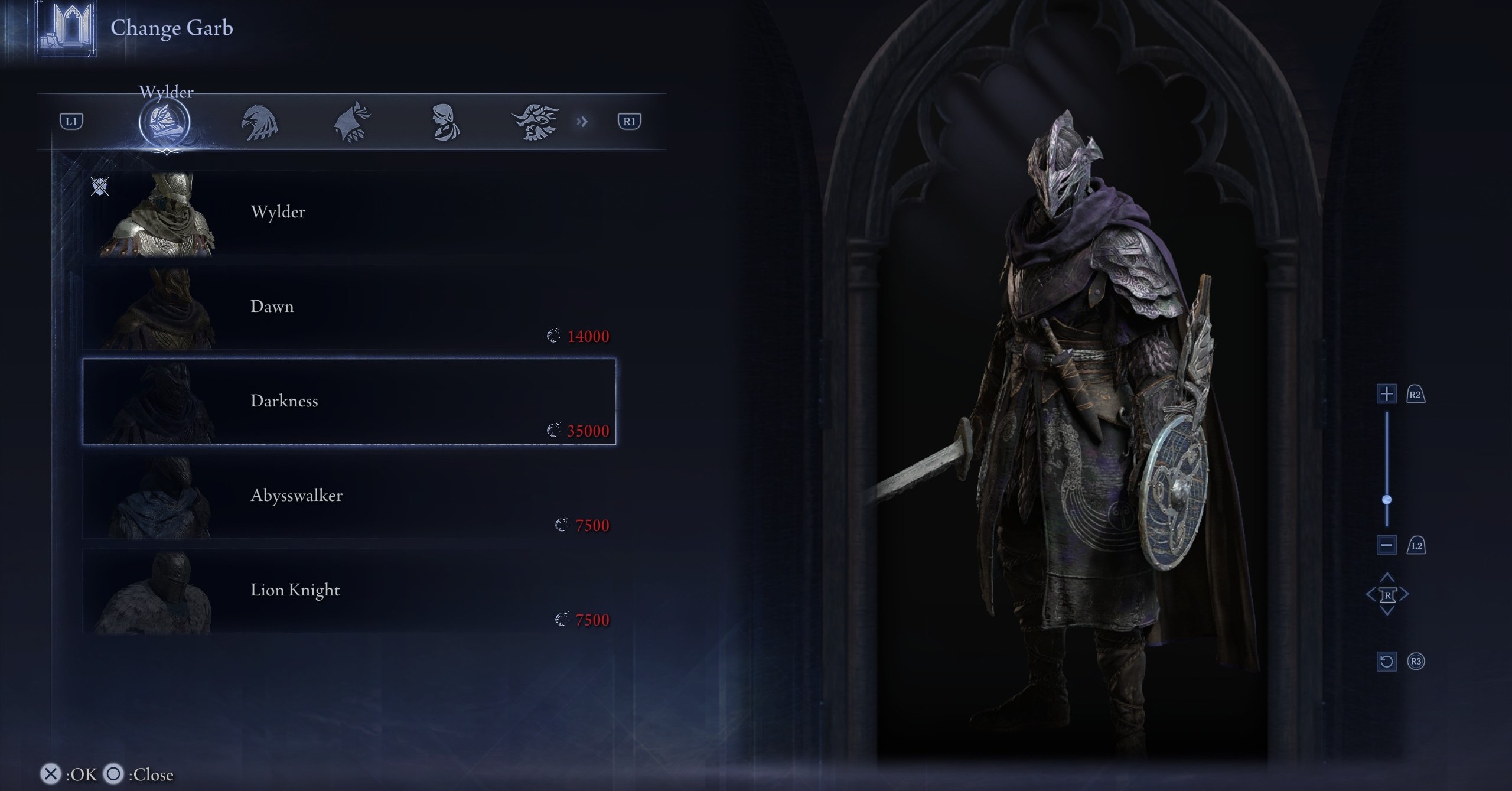Select the hooded woman profile tab
1512x791 pixels.
click(x=444, y=122)
